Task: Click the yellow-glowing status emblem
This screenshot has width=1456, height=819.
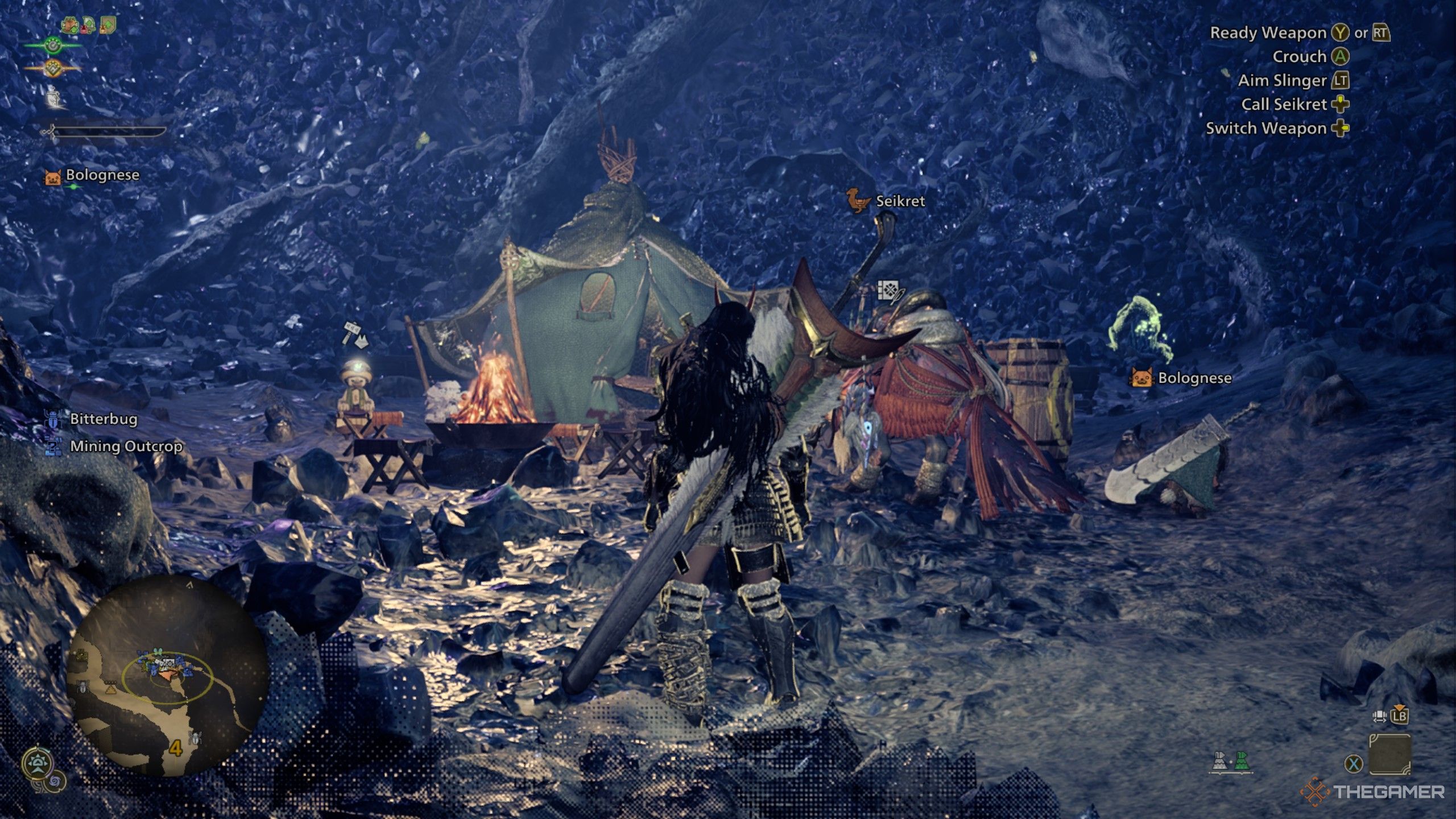Action: pos(53,68)
